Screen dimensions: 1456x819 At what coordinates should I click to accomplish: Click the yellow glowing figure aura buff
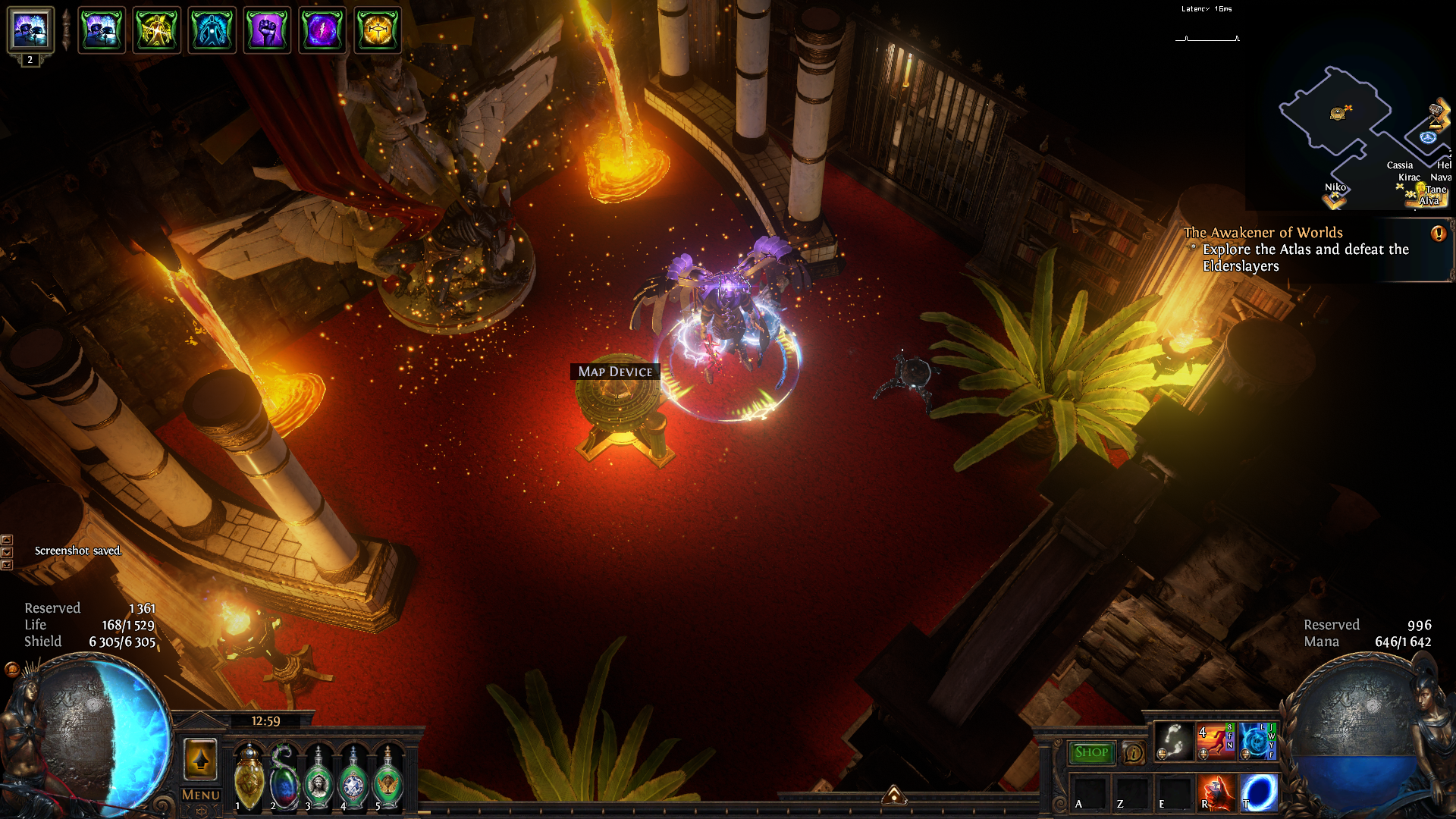tap(156, 30)
